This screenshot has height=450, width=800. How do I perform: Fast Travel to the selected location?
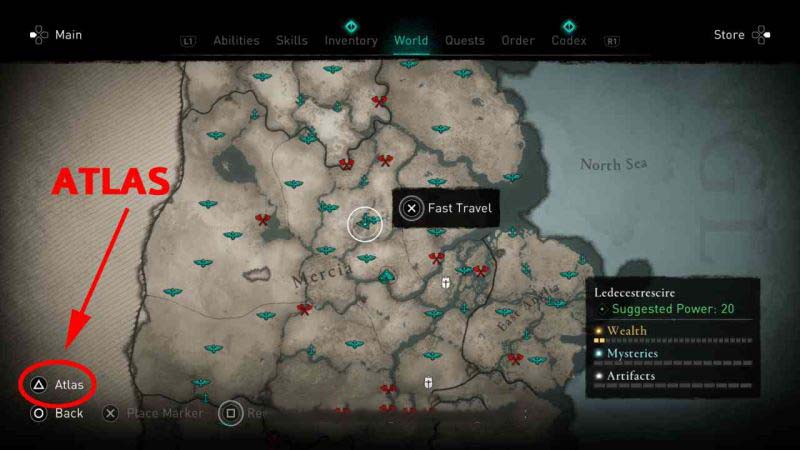click(x=447, y=208)
